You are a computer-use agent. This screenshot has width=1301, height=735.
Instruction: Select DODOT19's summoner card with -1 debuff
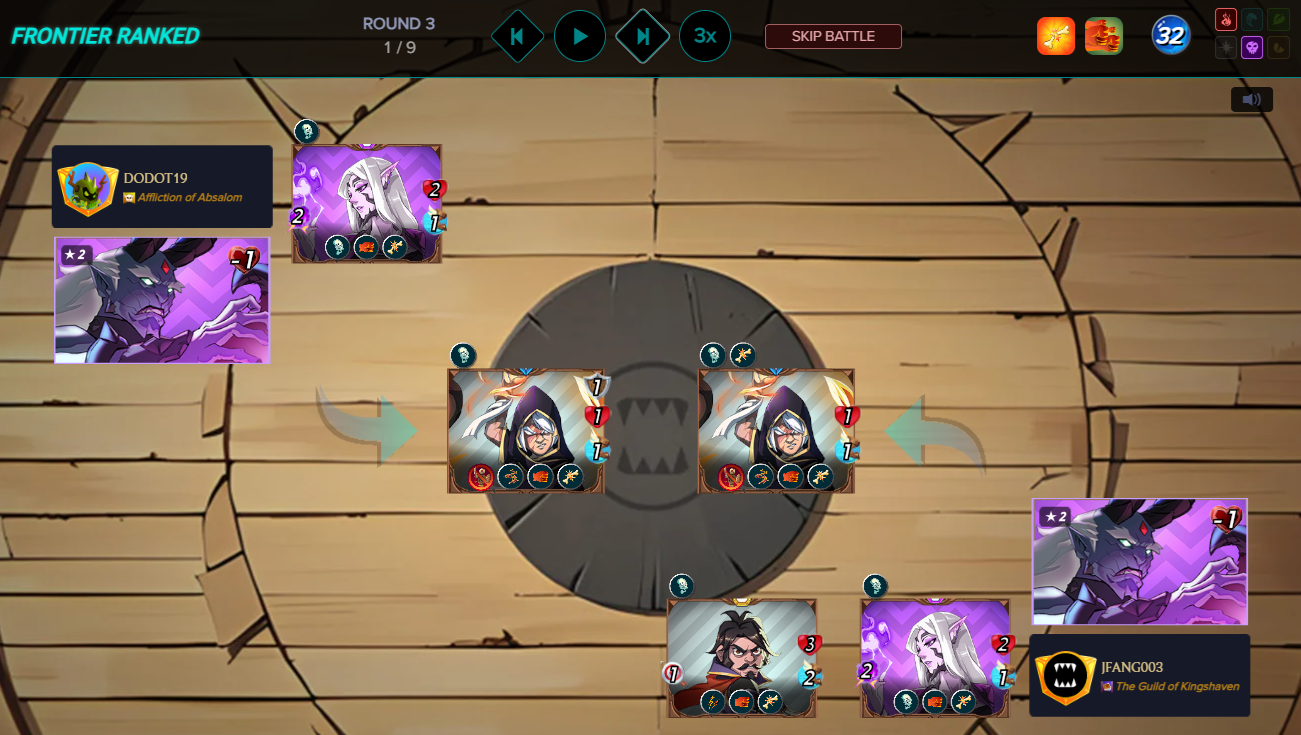tap(162, 300)
